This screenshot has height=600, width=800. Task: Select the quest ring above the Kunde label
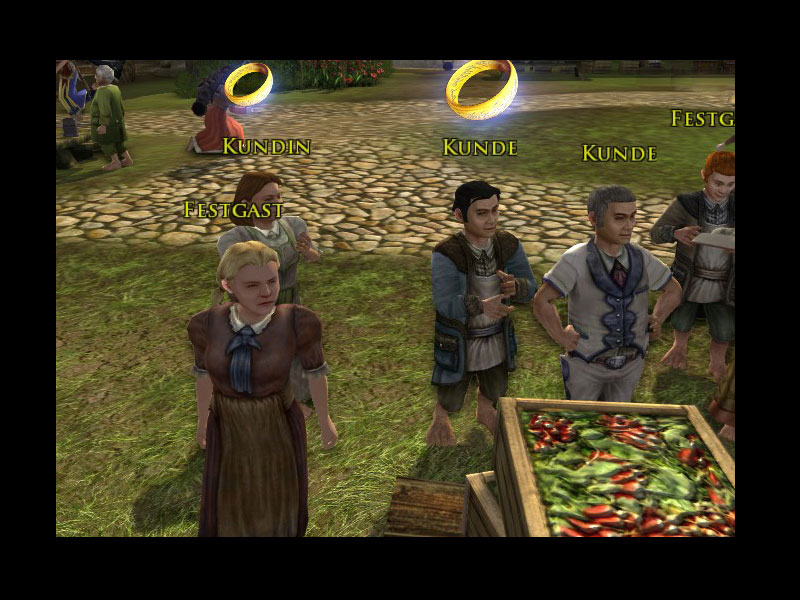pyautogui.click(x=481, y=89)
